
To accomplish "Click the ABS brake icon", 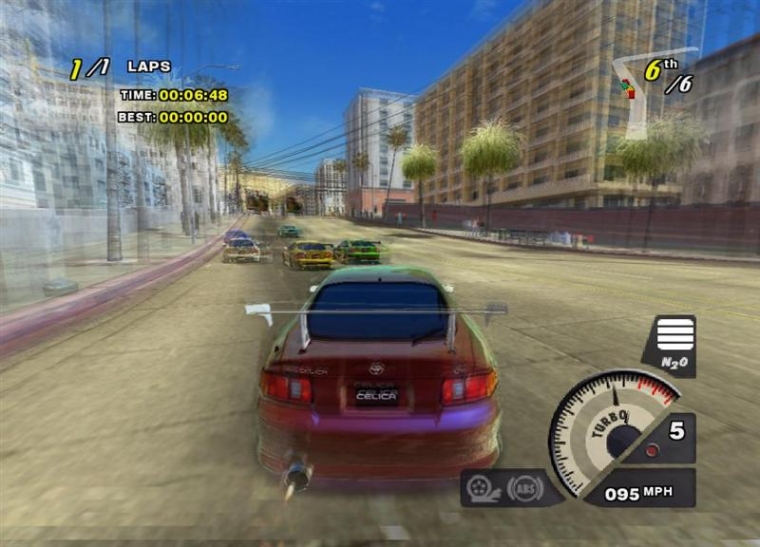I will (525, 487).
